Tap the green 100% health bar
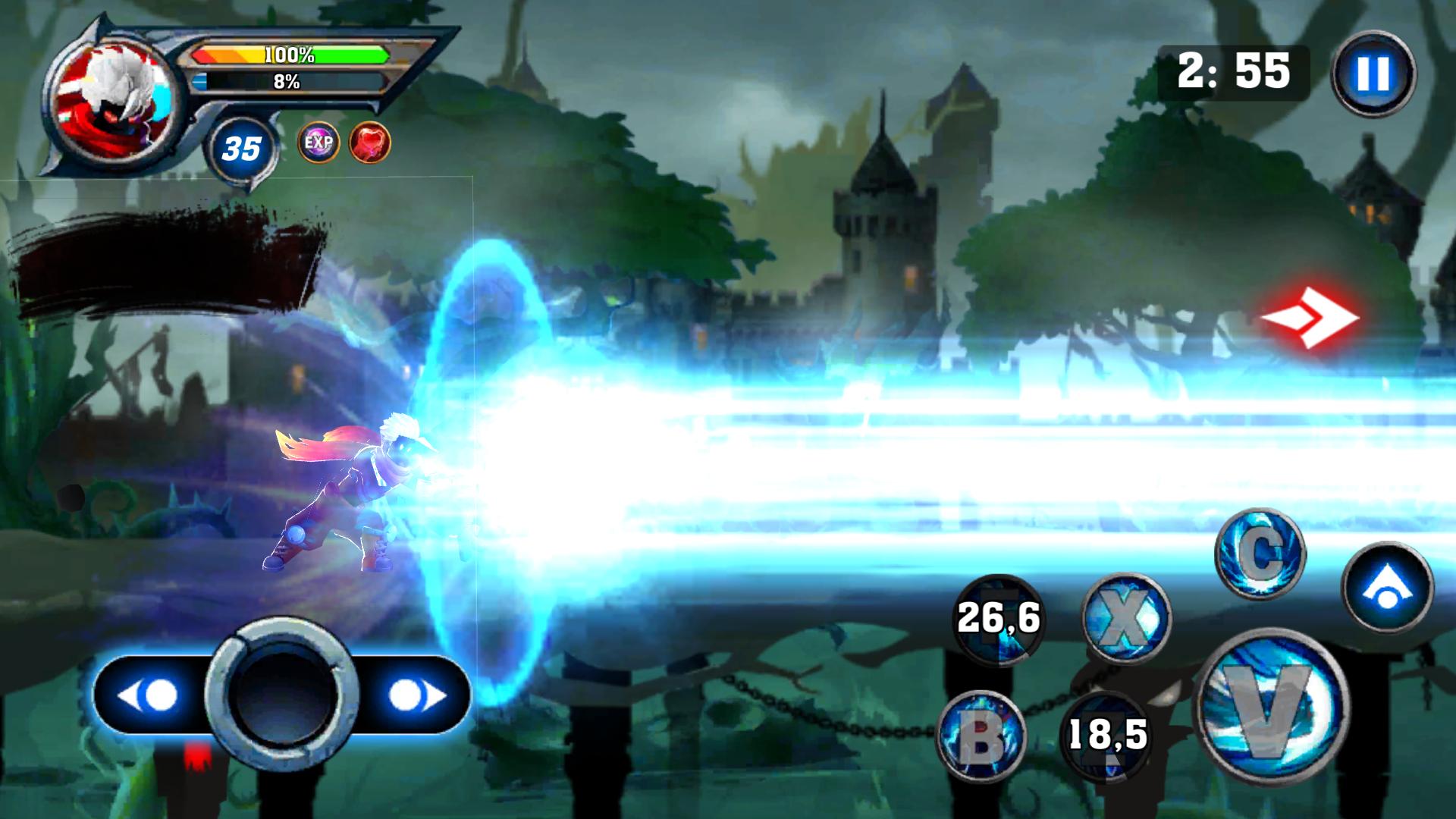This screenshot has width=1456, height=819. click(x=288, y=55)
